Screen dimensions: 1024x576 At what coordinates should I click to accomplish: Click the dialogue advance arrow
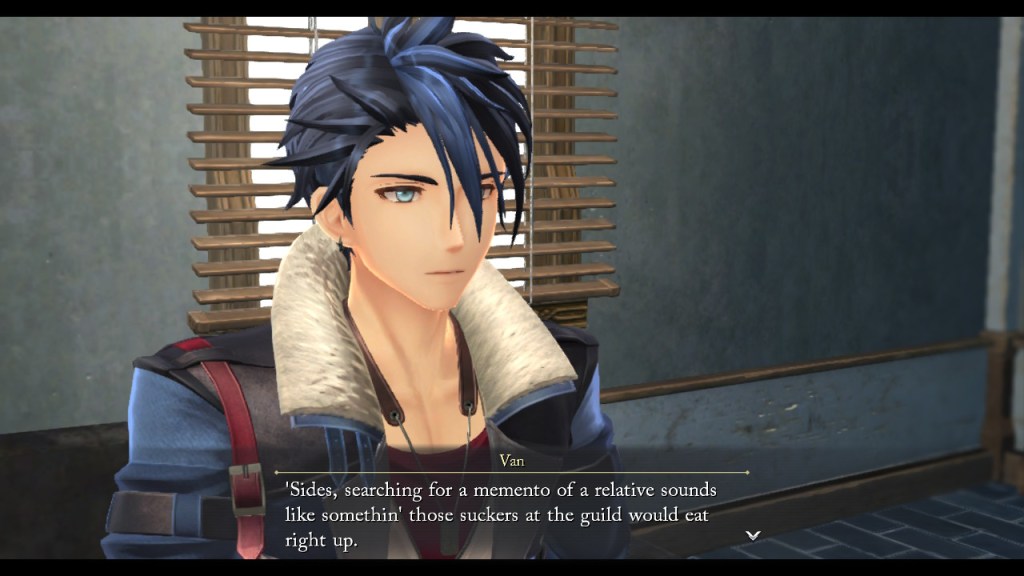(753, 535)
